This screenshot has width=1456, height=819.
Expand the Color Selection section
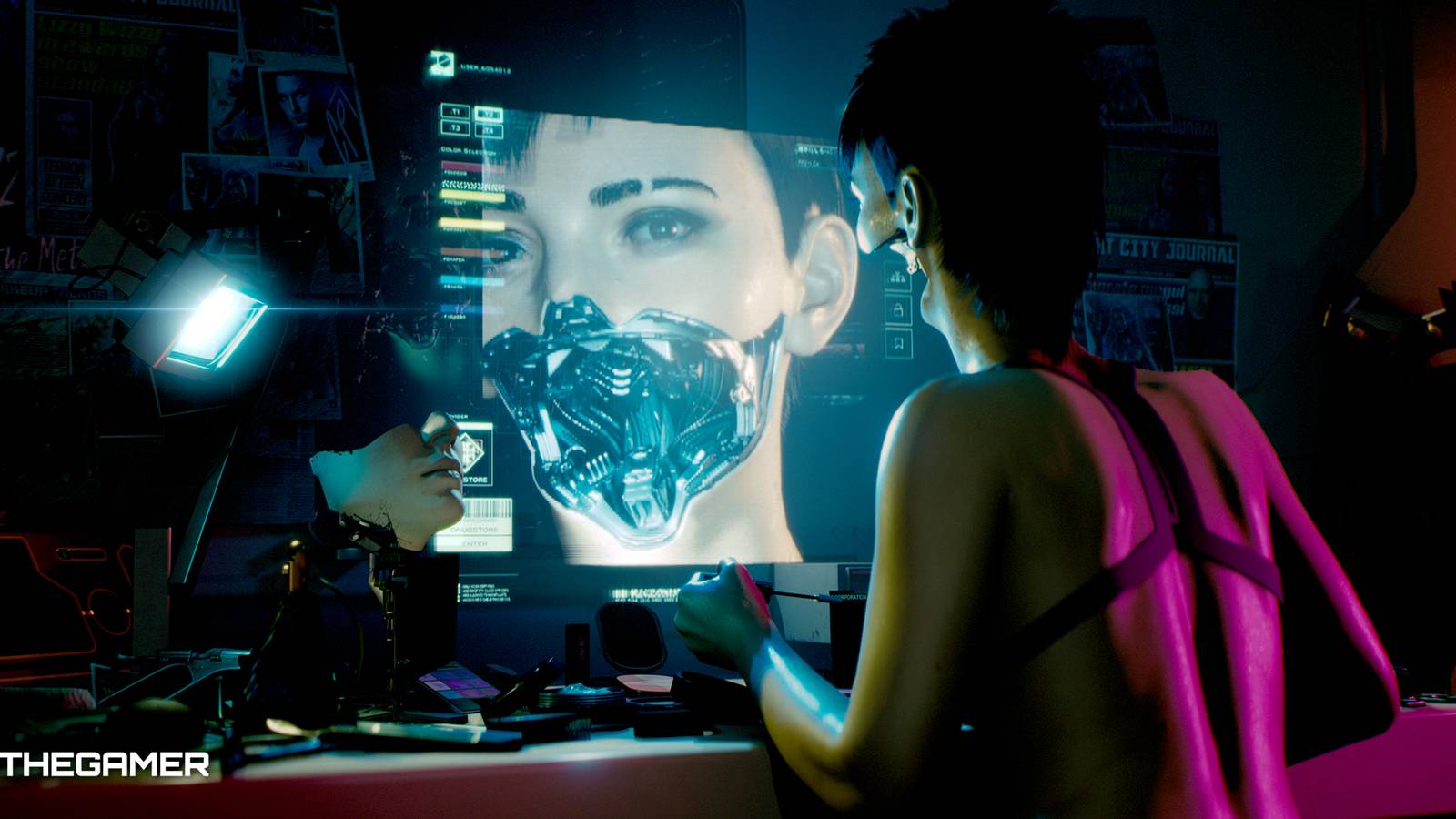tap(468, 149)
